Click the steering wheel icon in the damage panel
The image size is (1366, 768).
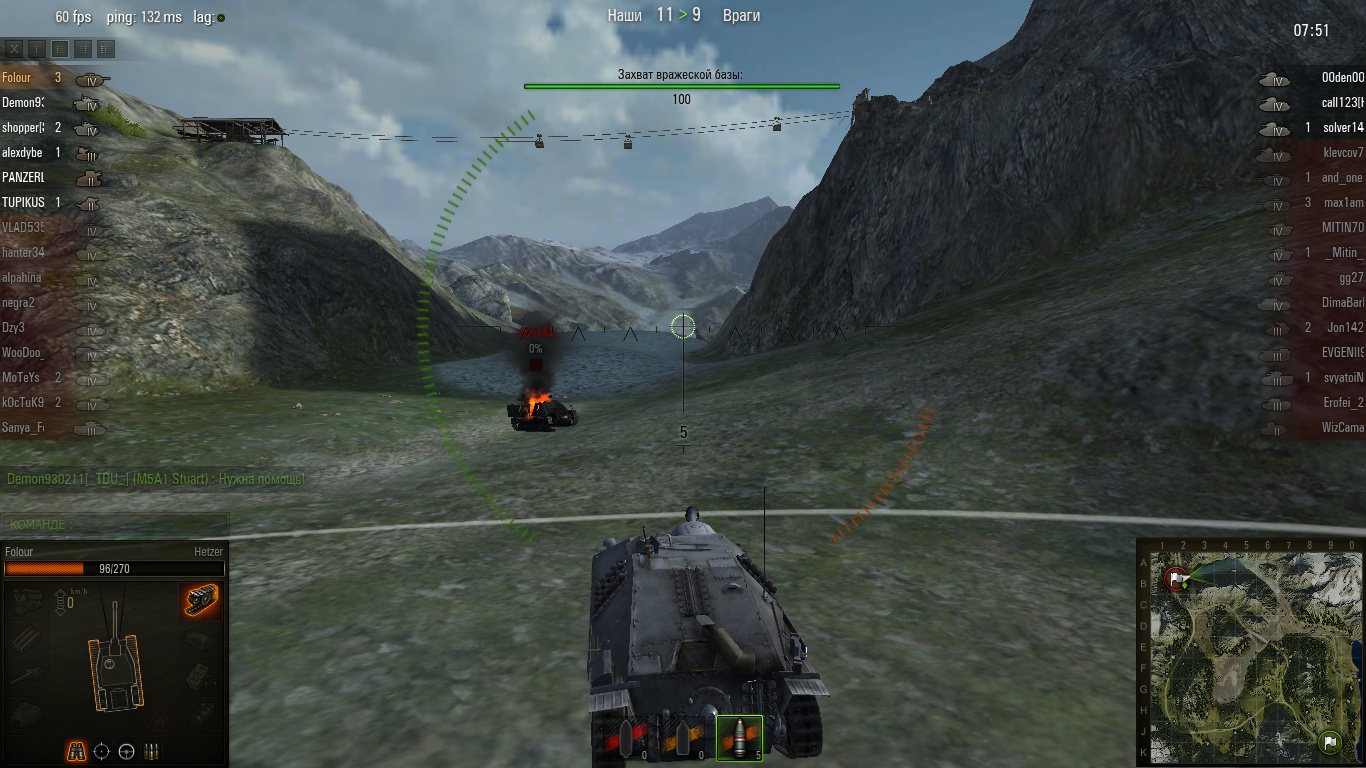tap(126, 751)
